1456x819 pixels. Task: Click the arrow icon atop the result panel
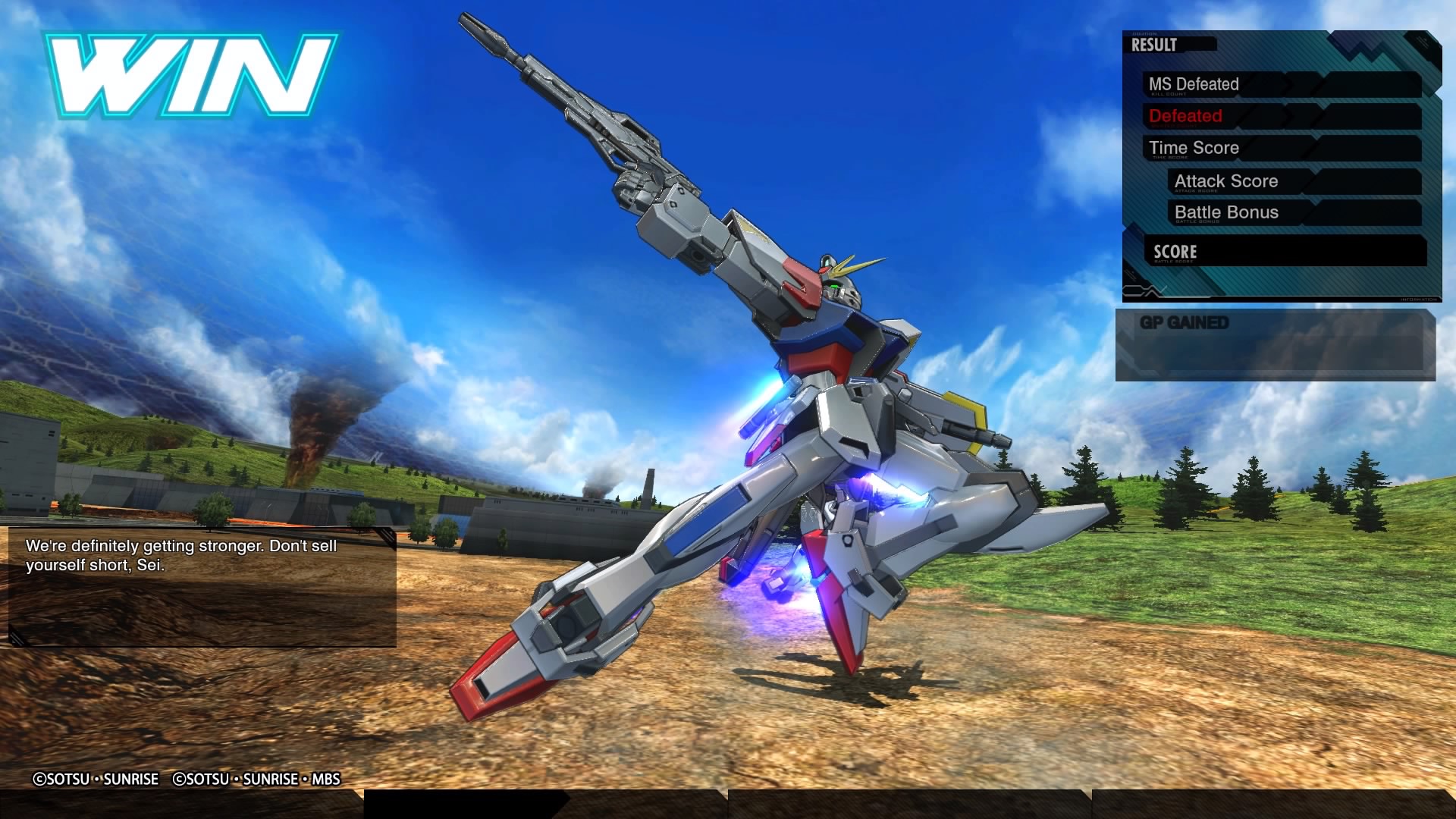1424,42
